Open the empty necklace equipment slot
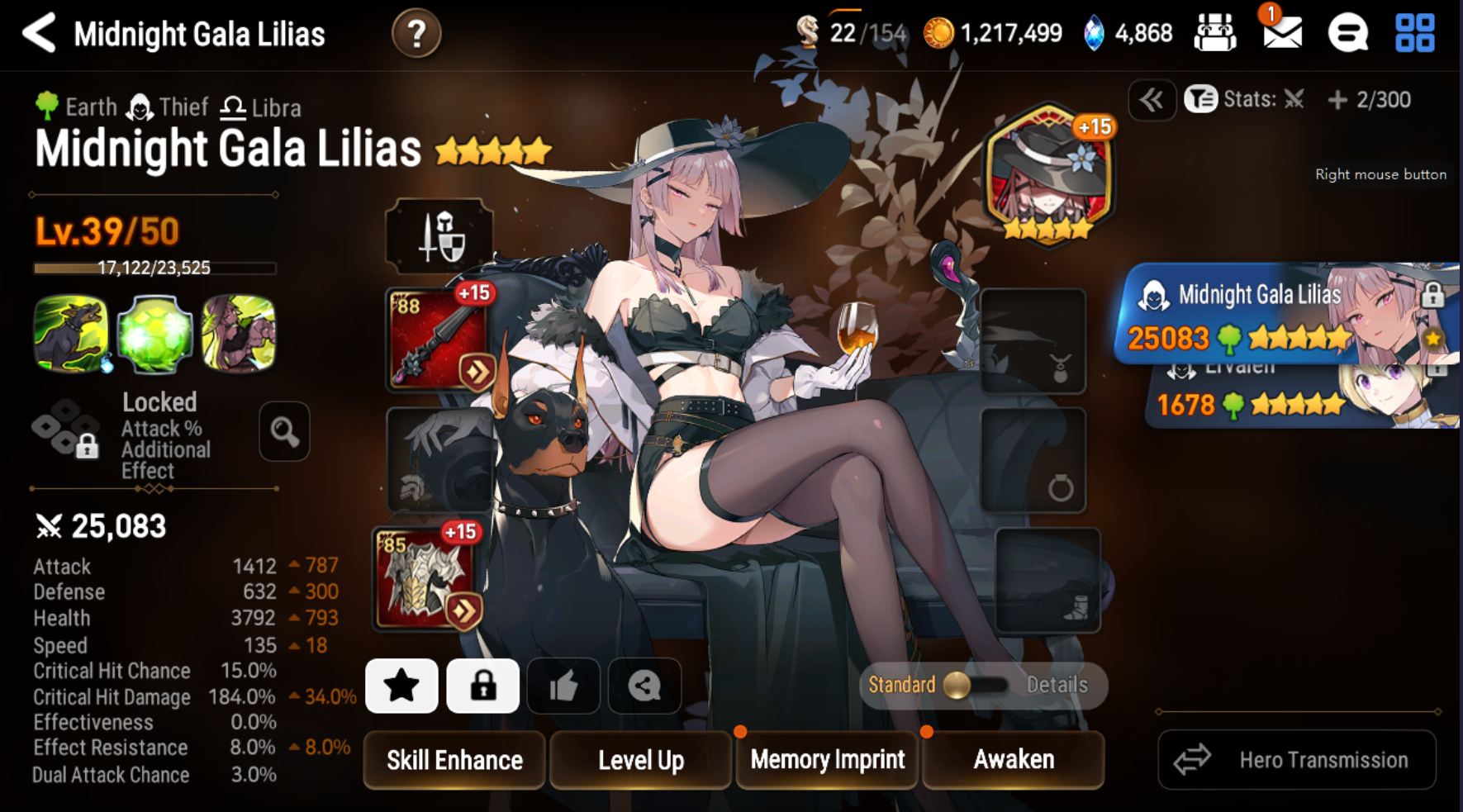Image resolution: width=1463 pixels, height=812 pixels. pos(1033,341)
